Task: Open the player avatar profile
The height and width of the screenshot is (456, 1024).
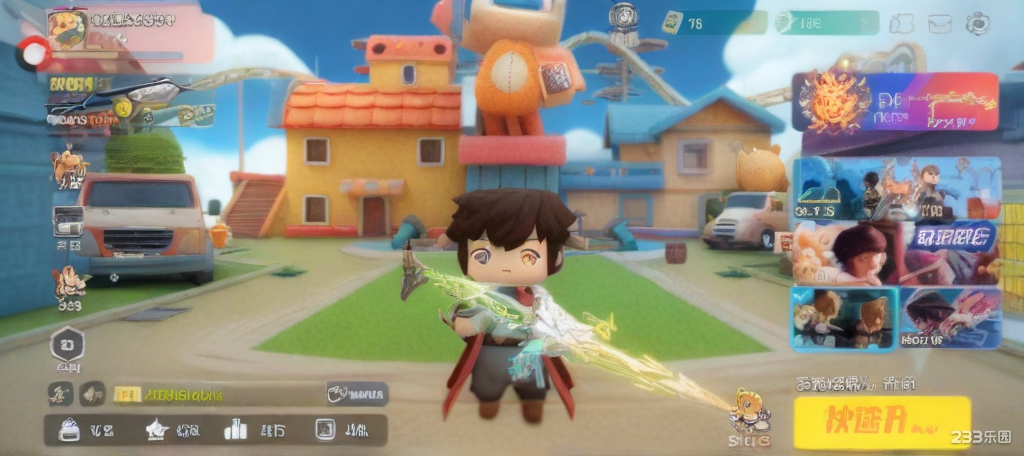Action: tap(67, 29)
